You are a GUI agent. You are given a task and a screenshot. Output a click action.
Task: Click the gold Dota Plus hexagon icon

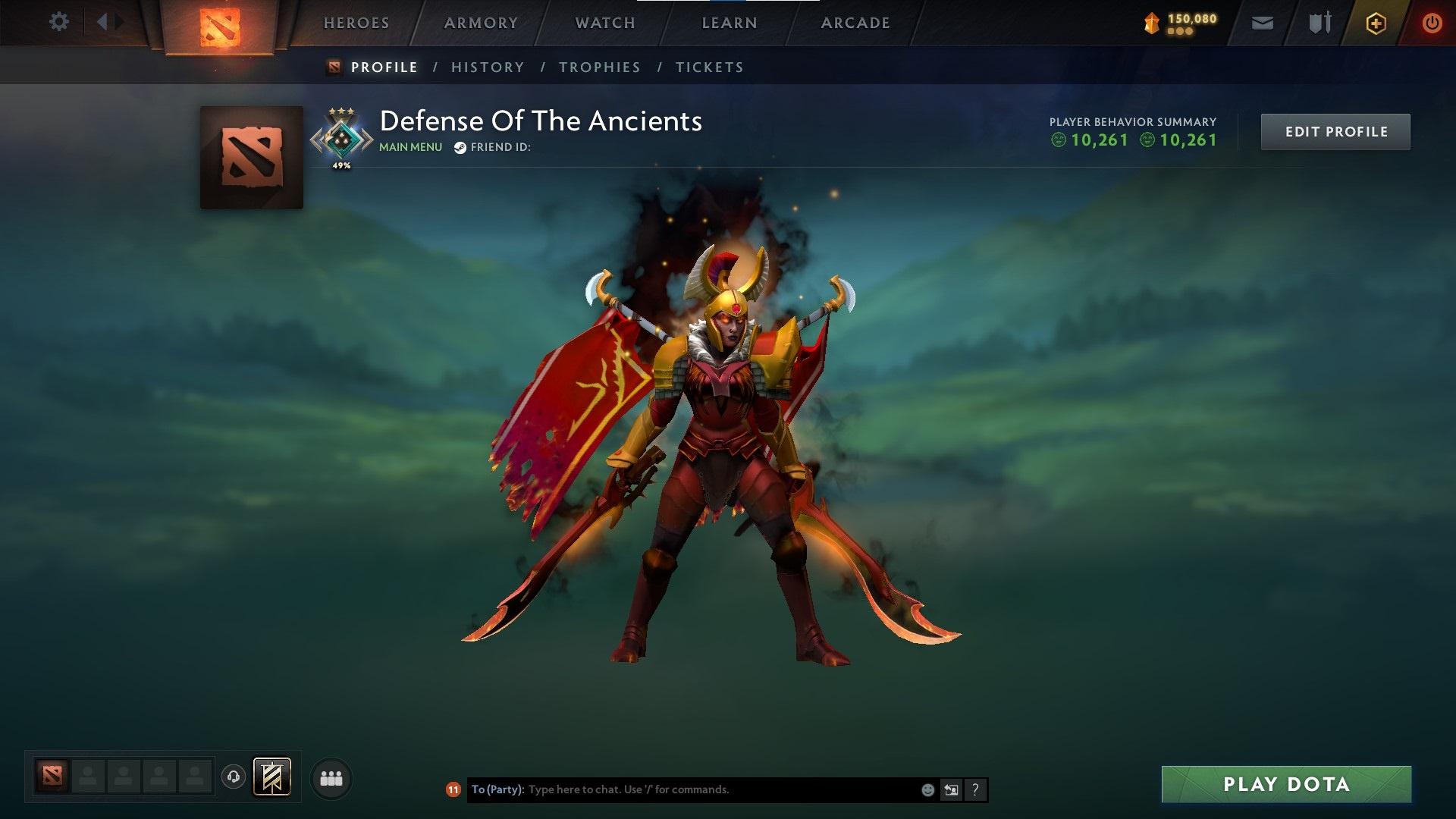(x=1376, y=23)
